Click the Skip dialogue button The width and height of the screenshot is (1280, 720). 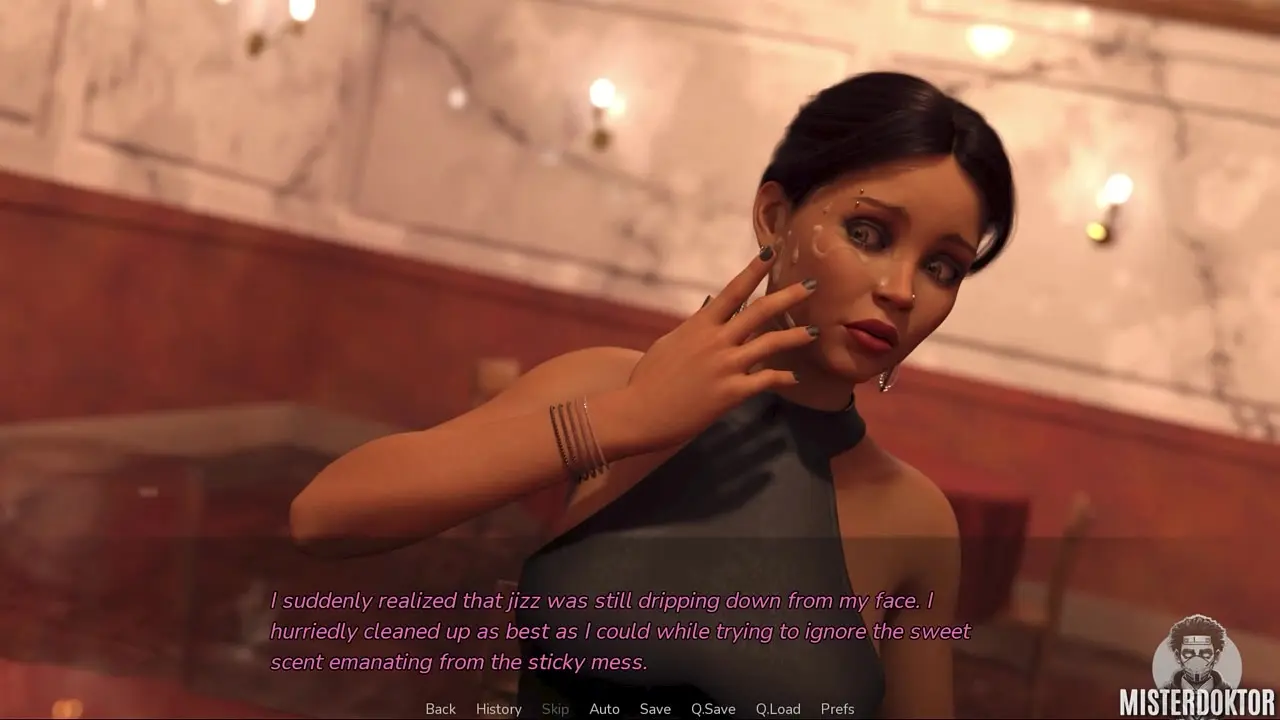555,709
